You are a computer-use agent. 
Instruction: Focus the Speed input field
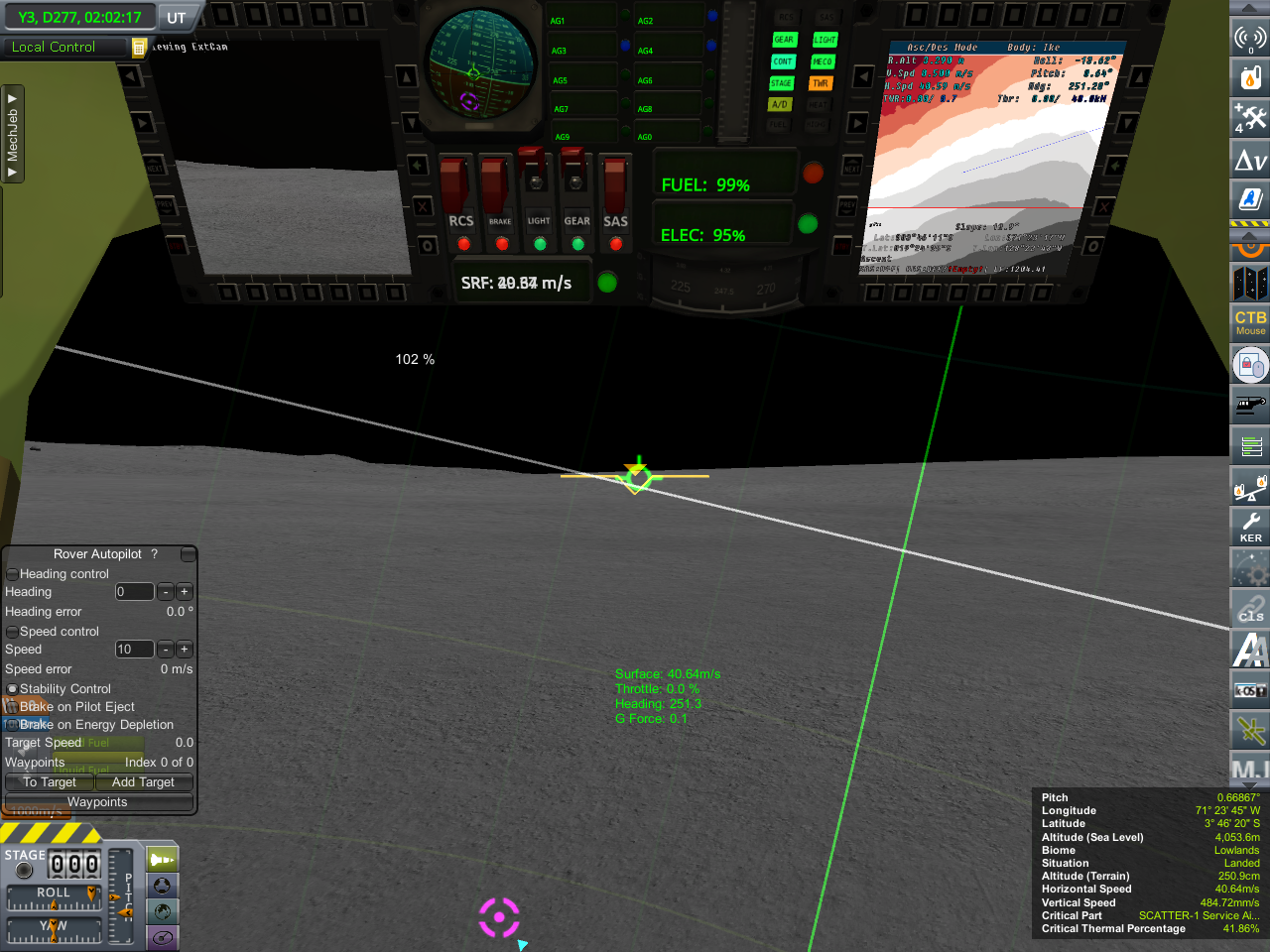point(134,650)
